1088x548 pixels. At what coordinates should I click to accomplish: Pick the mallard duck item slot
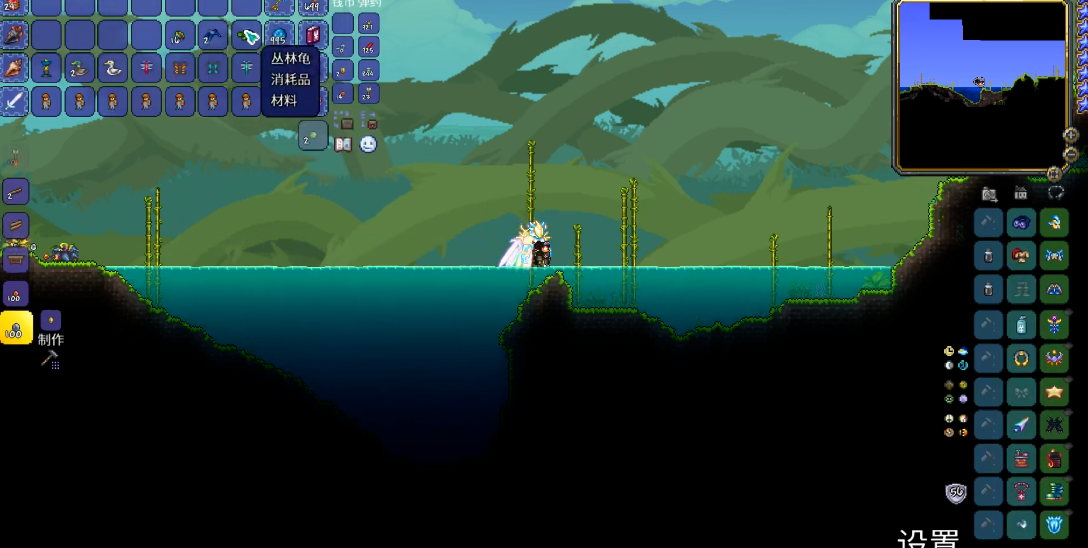pos(80,68)
